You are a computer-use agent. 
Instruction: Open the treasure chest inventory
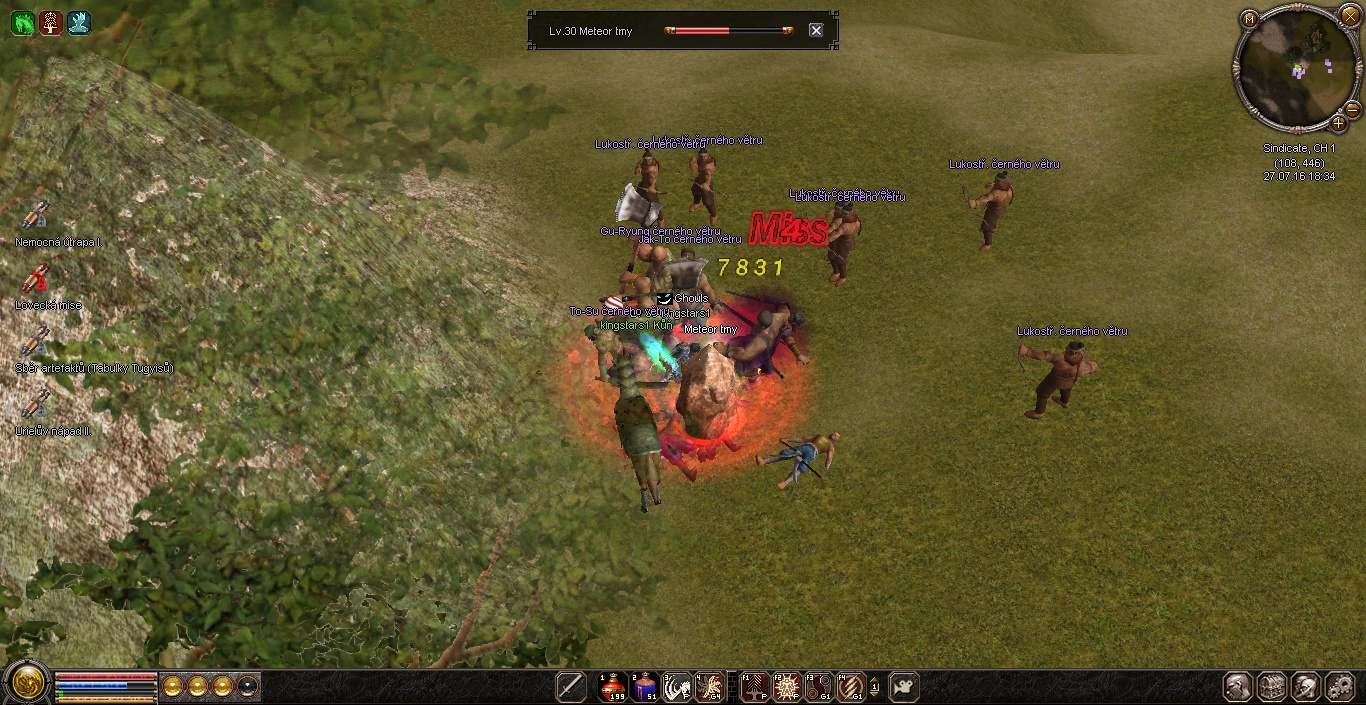(x=1272, y=686)
